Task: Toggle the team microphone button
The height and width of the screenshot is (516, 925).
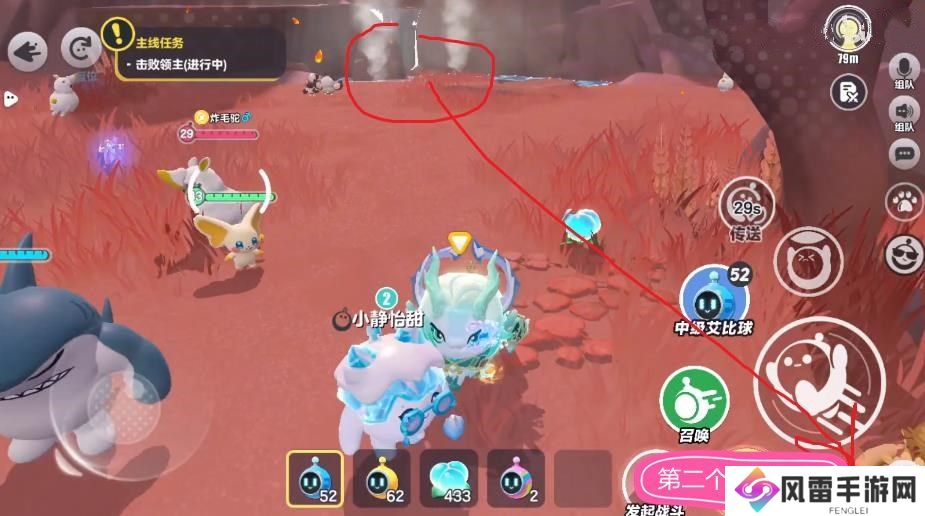Action: [904, 70]
